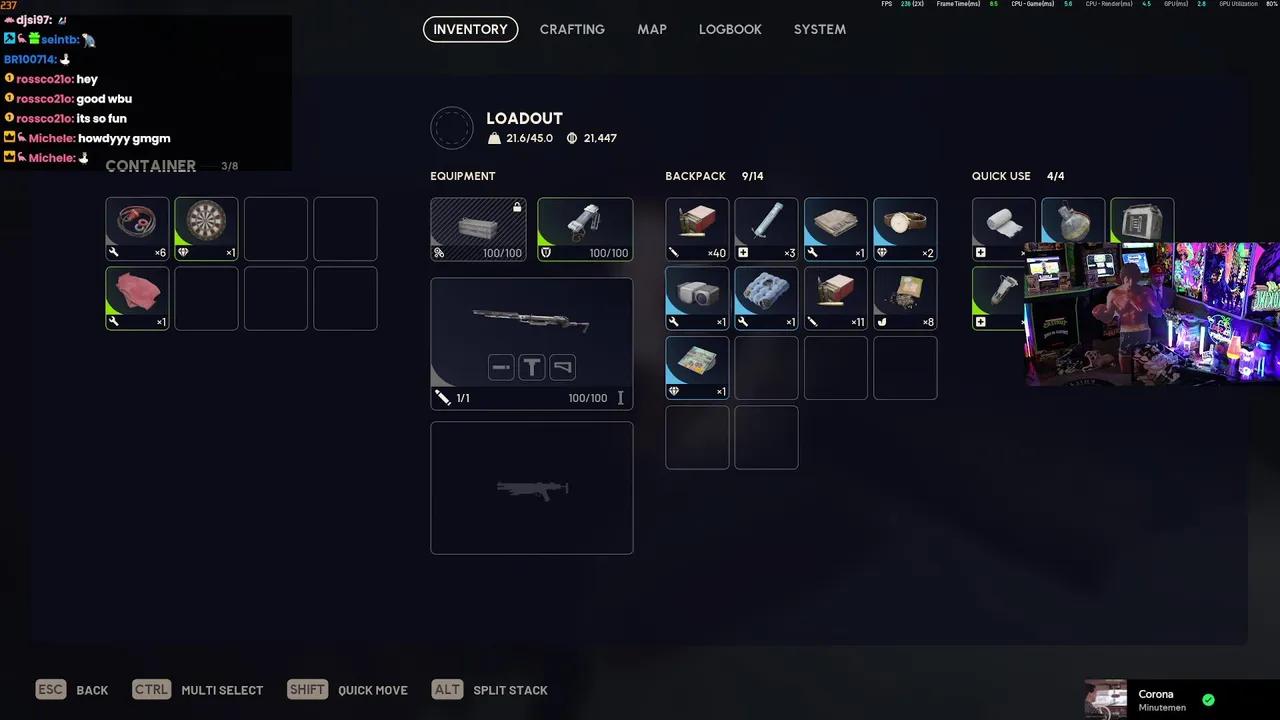The height and width of the screenshot is (720, 1280).
Task: Go to the Logbook tab
Action: point(730,29)
